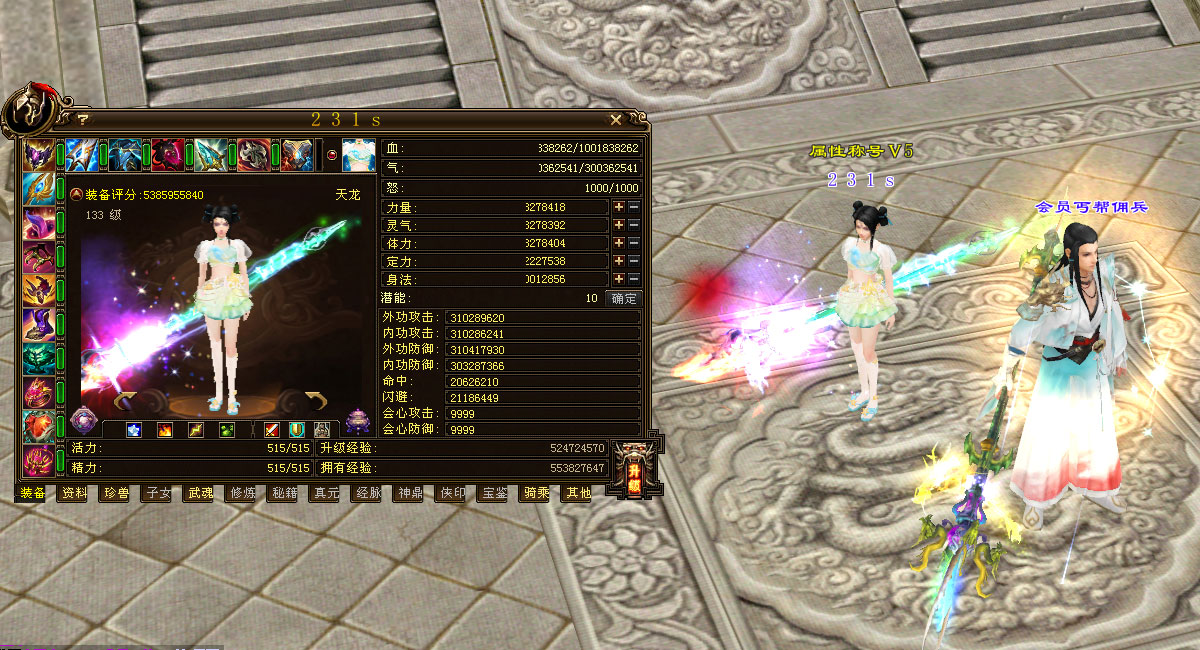Open the help question mark button

click(84, 119)
